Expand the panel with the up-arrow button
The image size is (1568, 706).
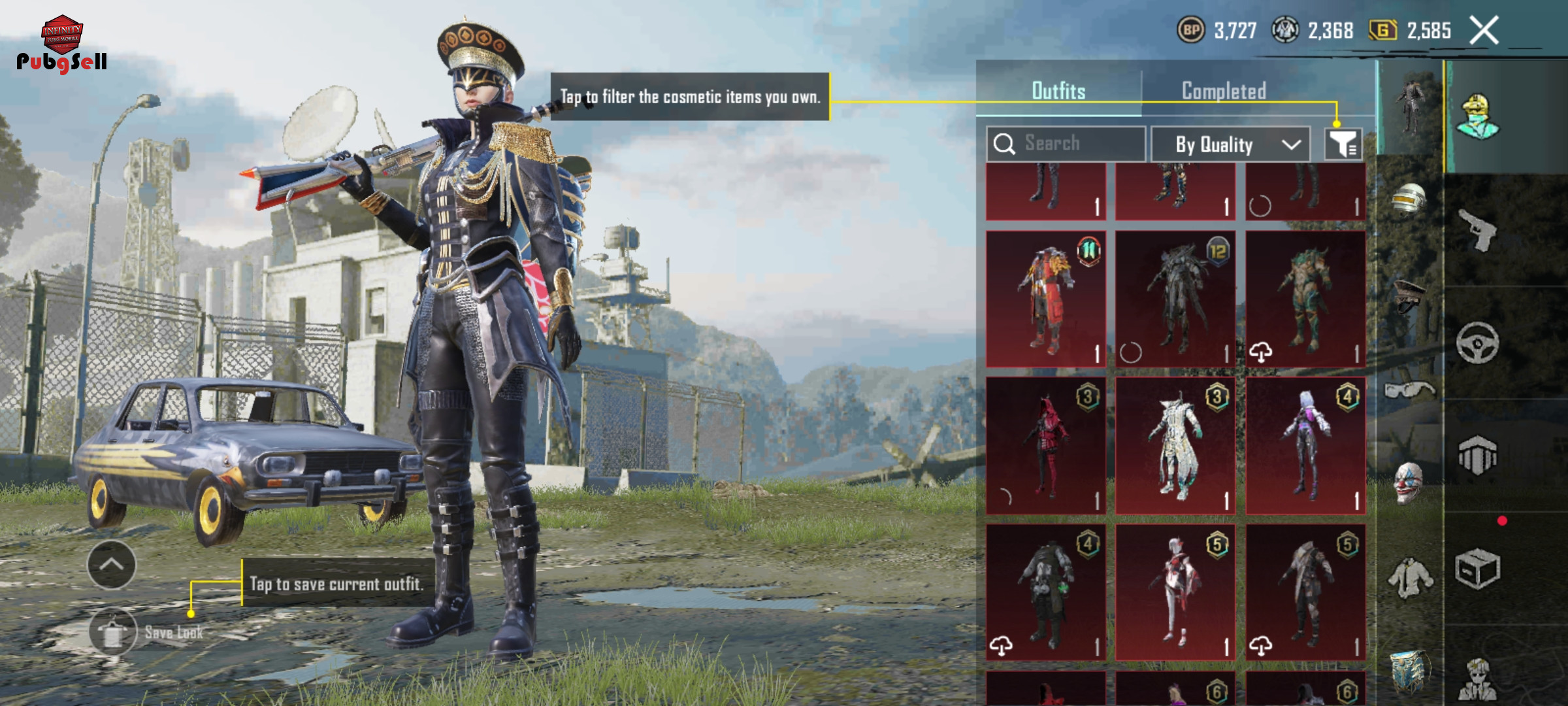pyautogui.click(x=112, y=565)
